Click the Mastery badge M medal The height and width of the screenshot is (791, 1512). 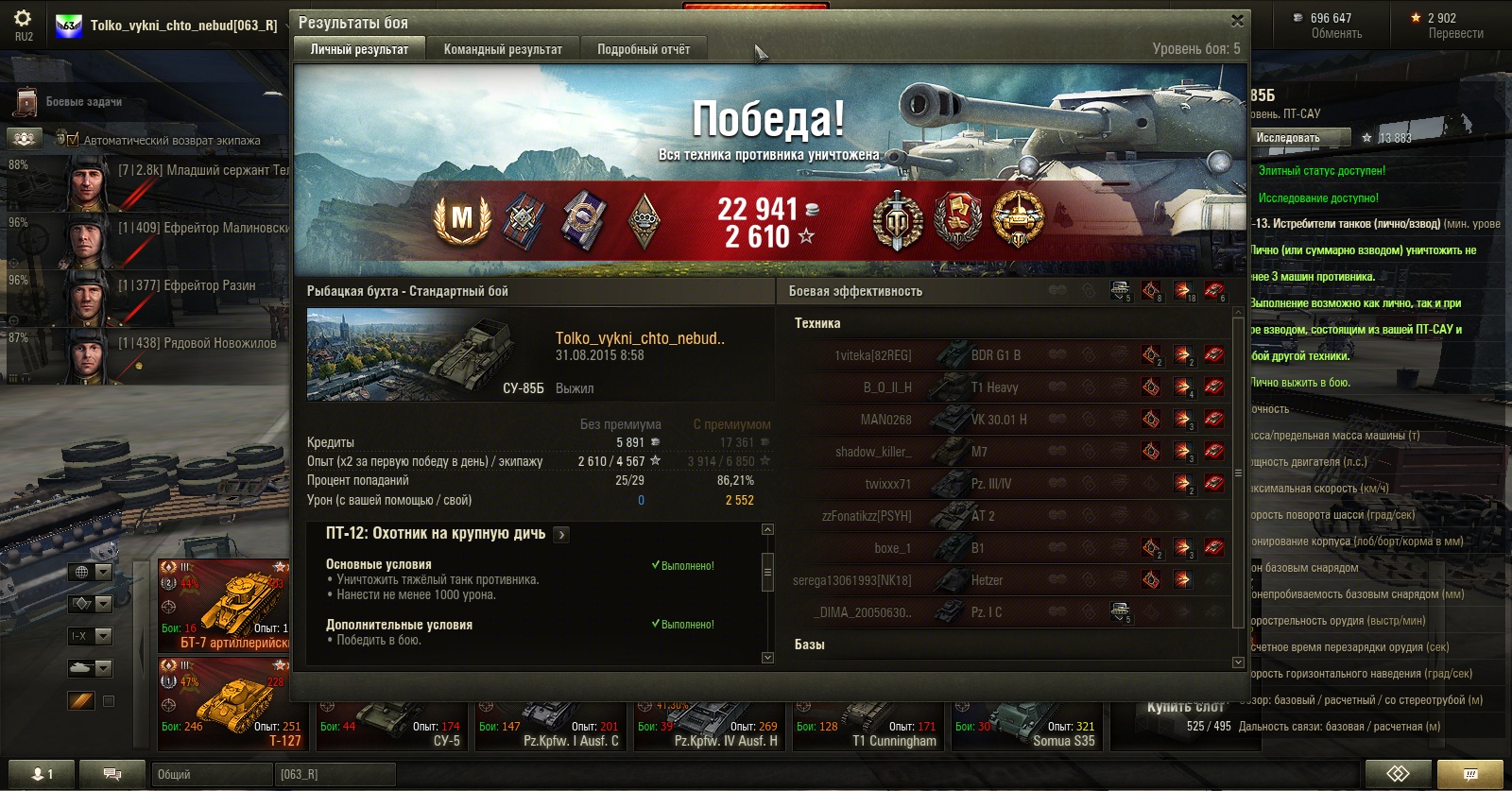click(461, 219)
